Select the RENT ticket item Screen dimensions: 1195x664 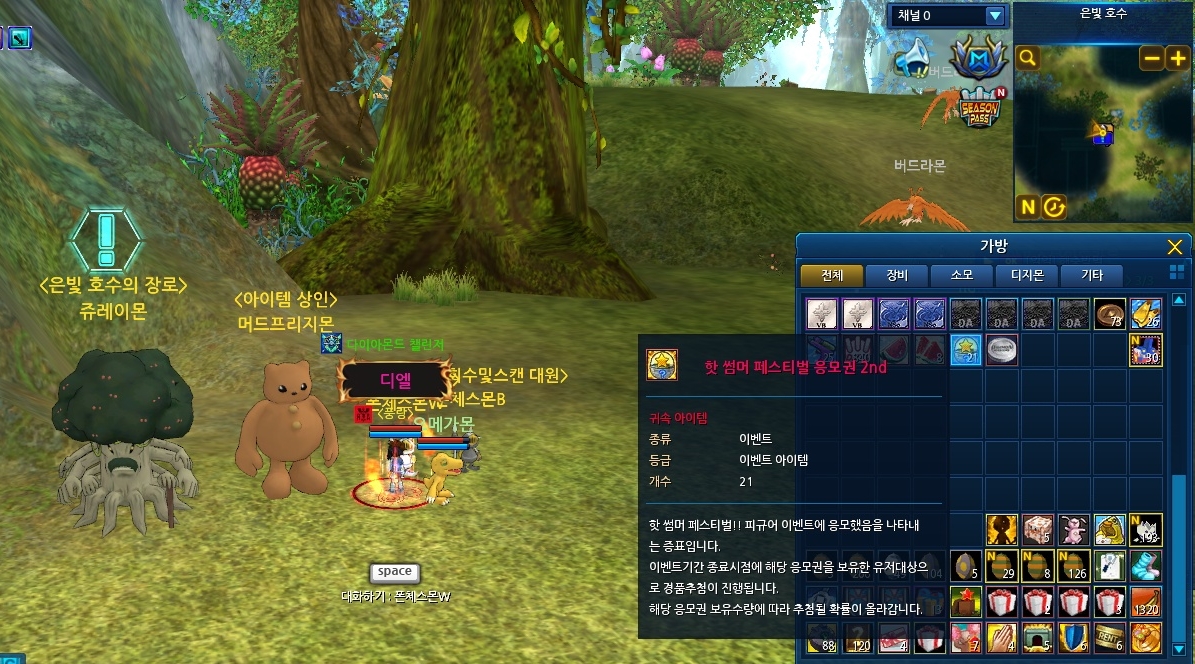1109,637
